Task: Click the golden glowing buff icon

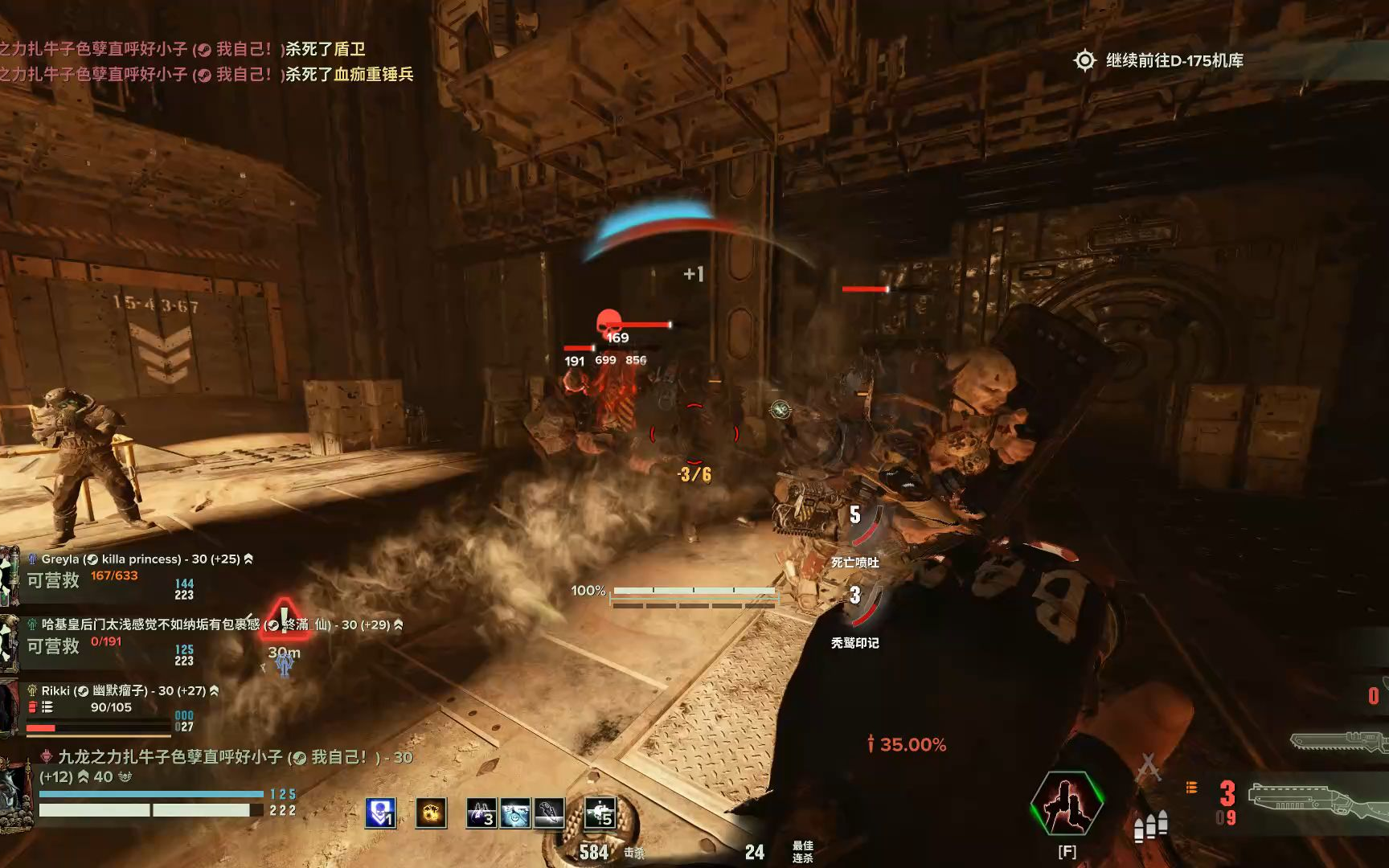Action: pyautogui.click(x=431, y=813)
